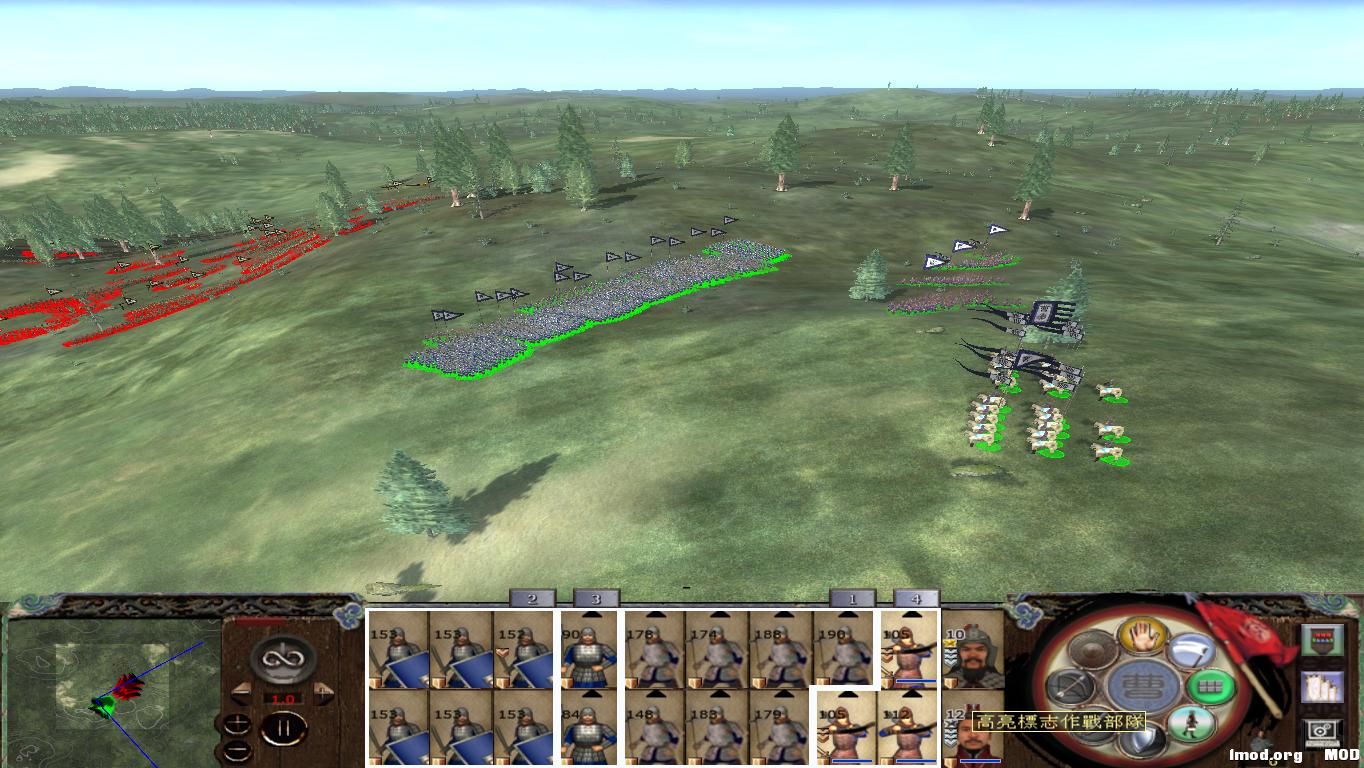Zoom in the minimap with the plus button

pyautogui.click(x=238, y=724)
